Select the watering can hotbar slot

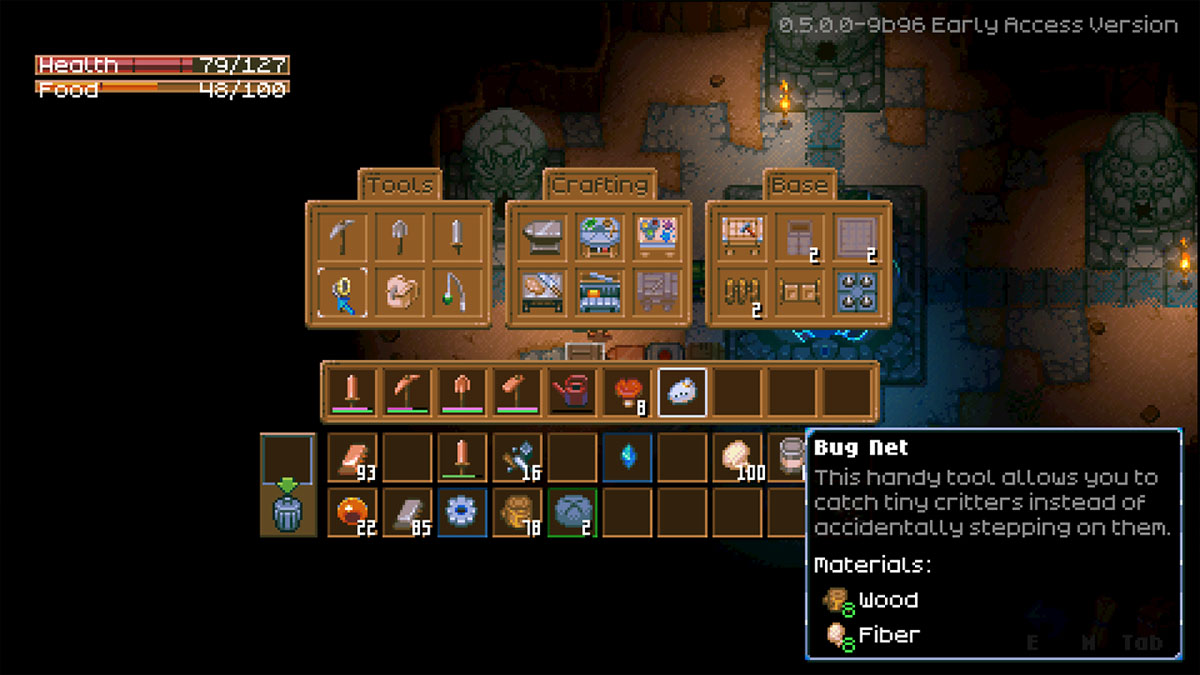(x=571, y=392)
